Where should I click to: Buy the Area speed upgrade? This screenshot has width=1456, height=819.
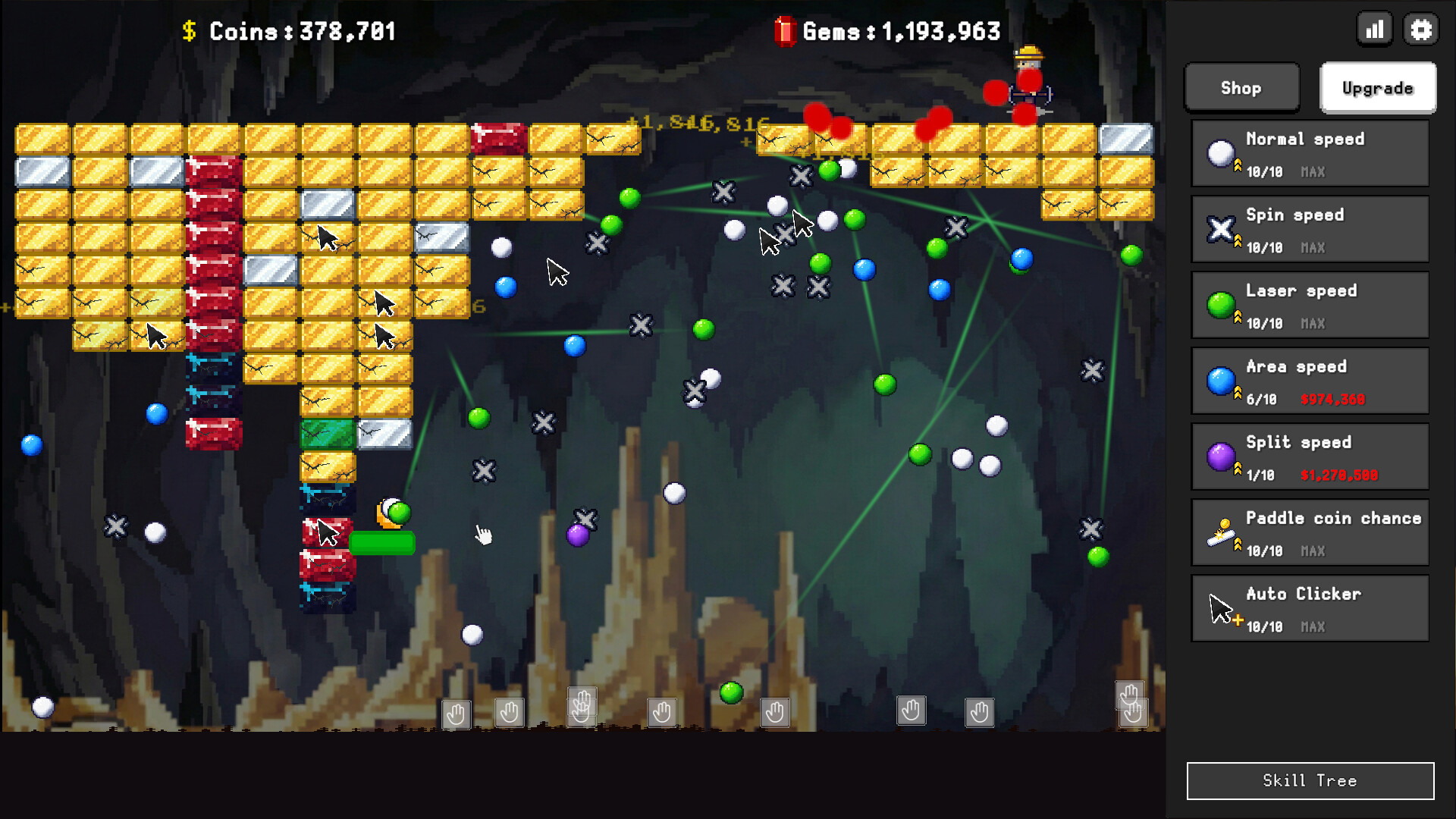[x=1310, y=381]
